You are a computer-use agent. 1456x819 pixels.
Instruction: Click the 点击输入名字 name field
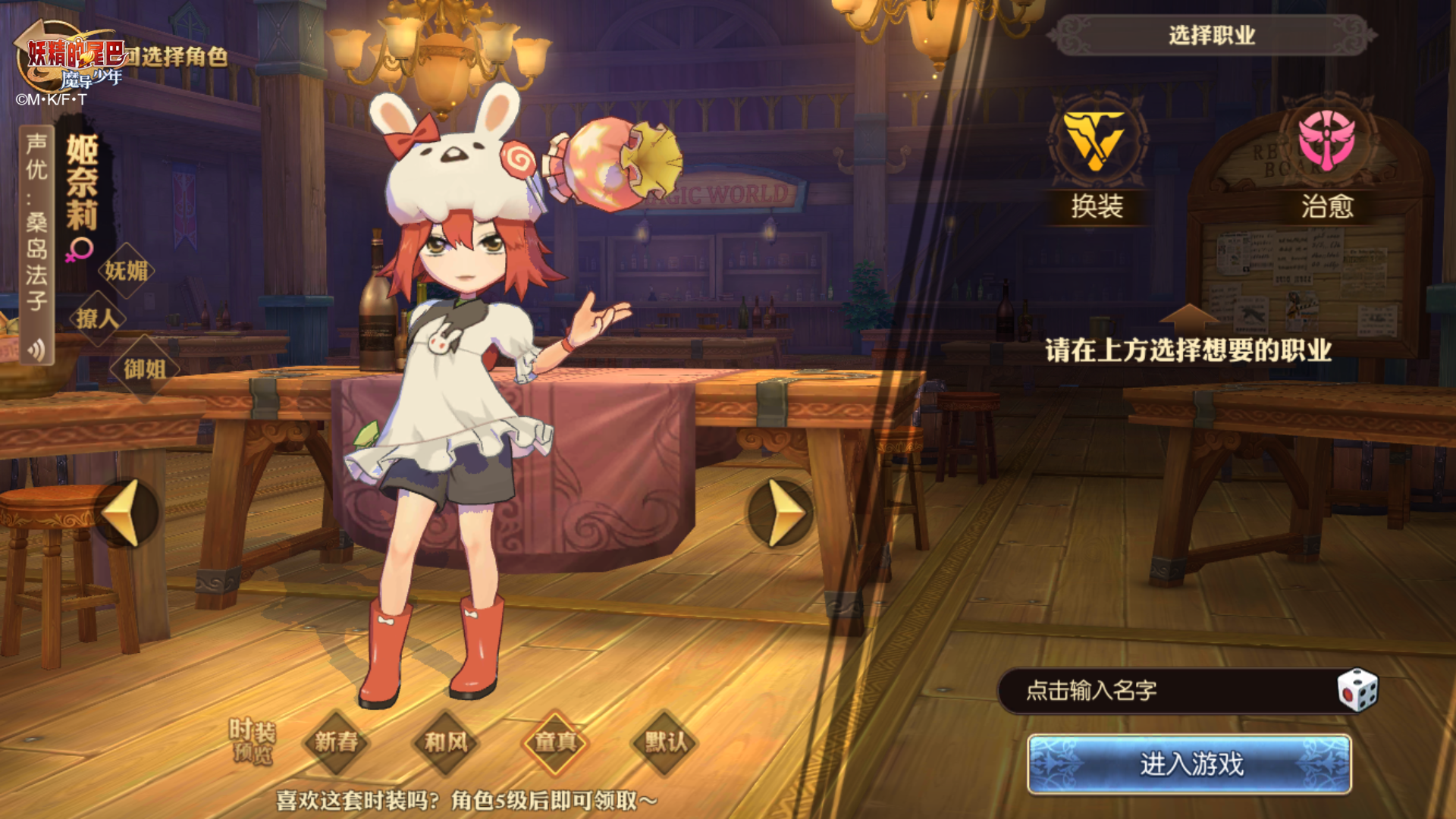click(1168, 690)
